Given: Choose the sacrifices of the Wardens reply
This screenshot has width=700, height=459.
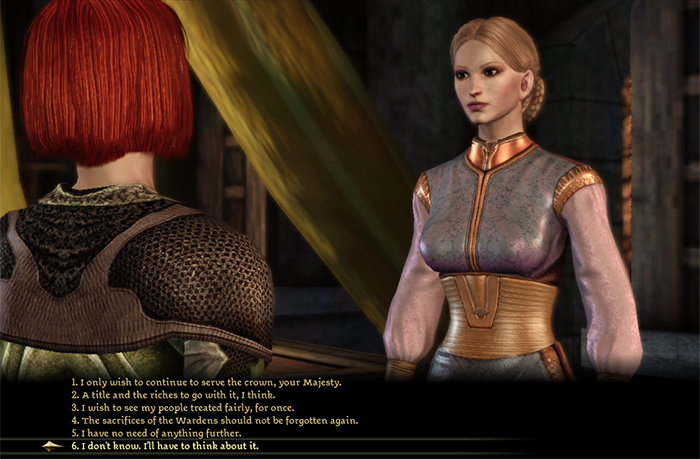Looking at the screenshot, I should pyautogui.click(x=214, y=420).
